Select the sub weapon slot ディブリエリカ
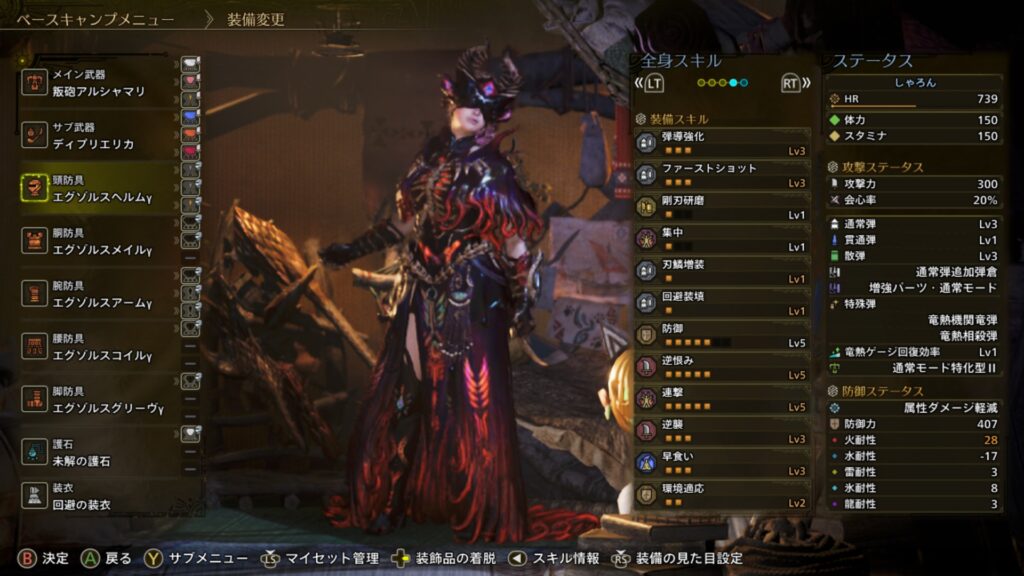Viewport: 1024px width, 576px height. pos(98,135)
